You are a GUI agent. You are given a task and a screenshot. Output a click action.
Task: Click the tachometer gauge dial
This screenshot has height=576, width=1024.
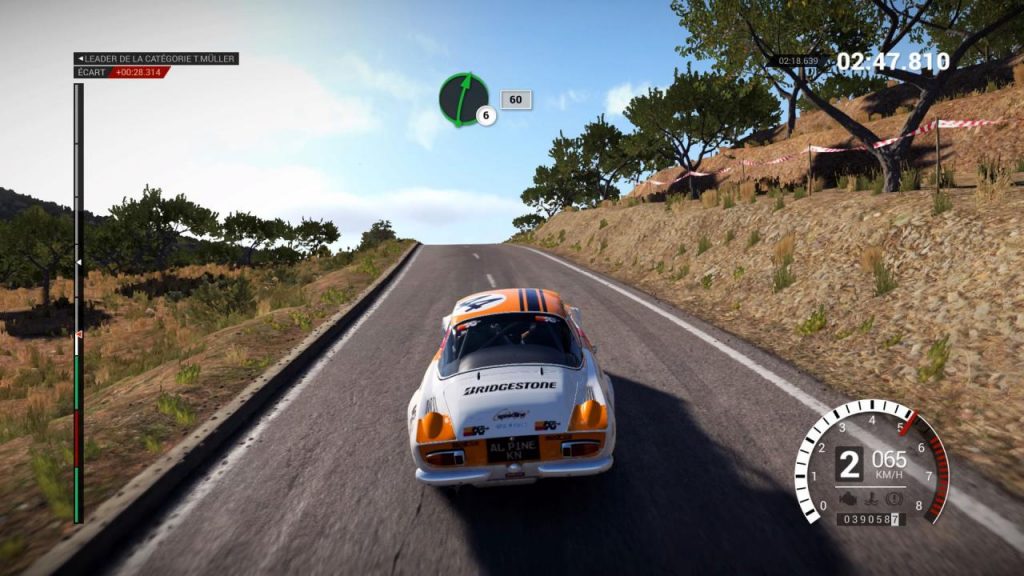(x=871, y=463)
